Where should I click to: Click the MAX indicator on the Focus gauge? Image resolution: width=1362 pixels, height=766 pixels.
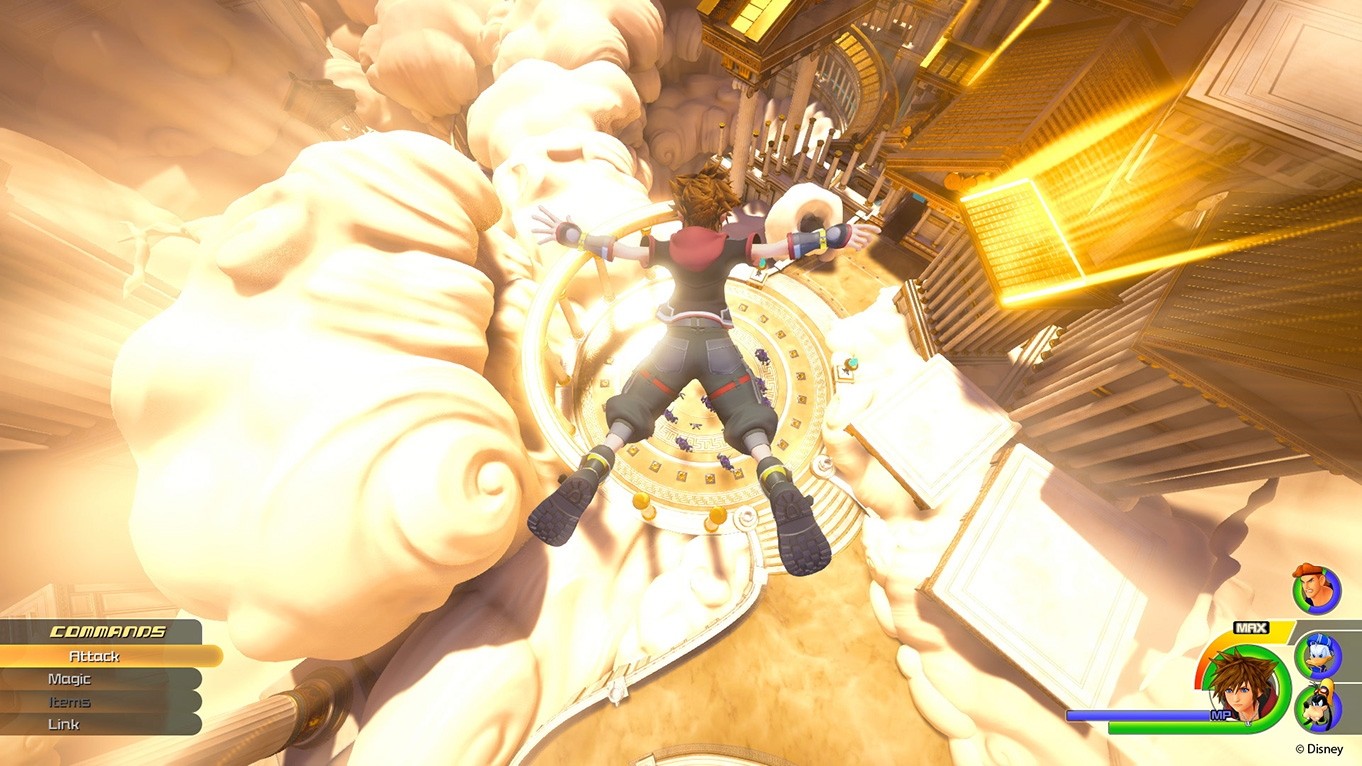point(1250,627)
